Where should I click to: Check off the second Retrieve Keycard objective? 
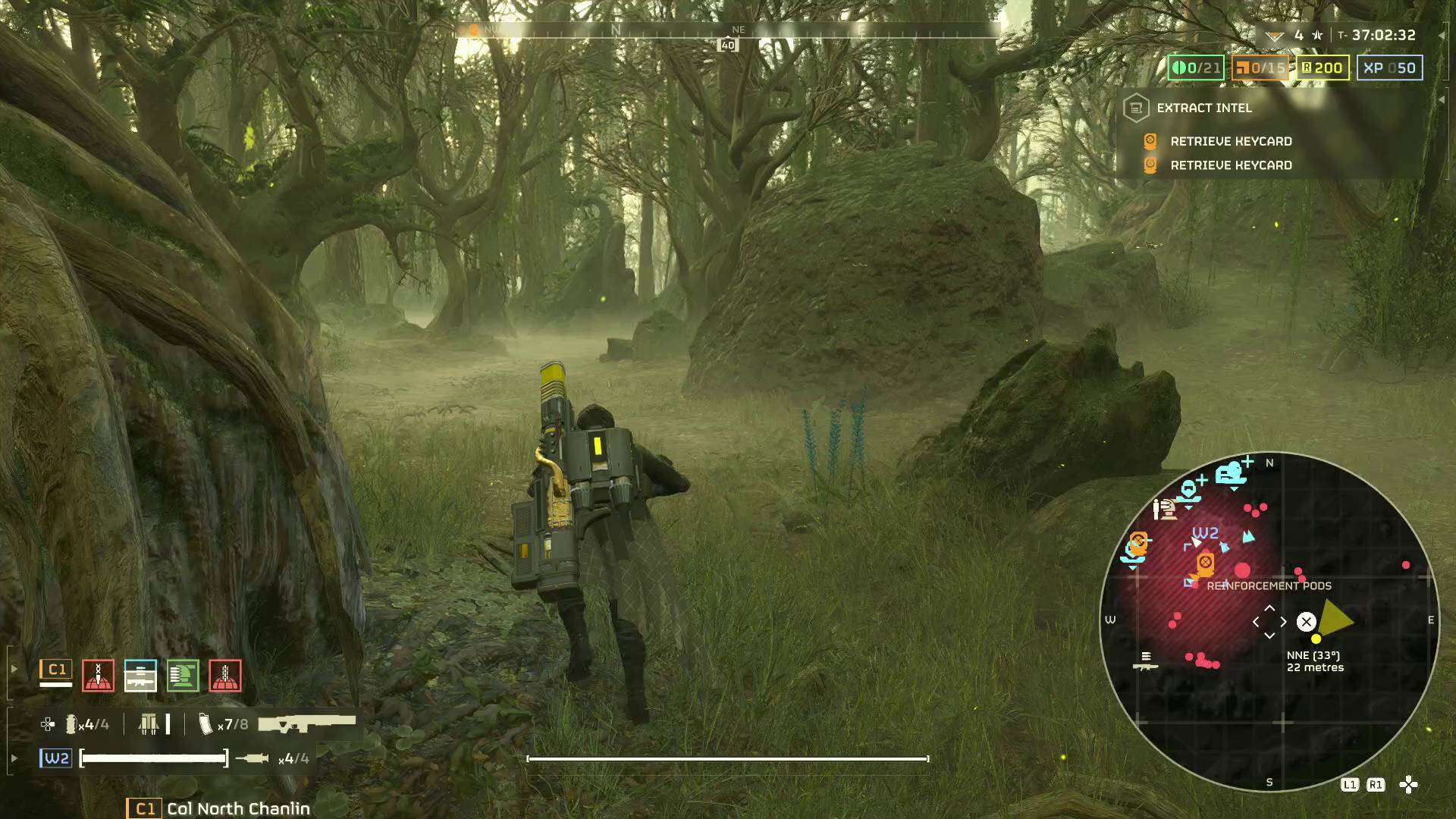(1150, 165)
